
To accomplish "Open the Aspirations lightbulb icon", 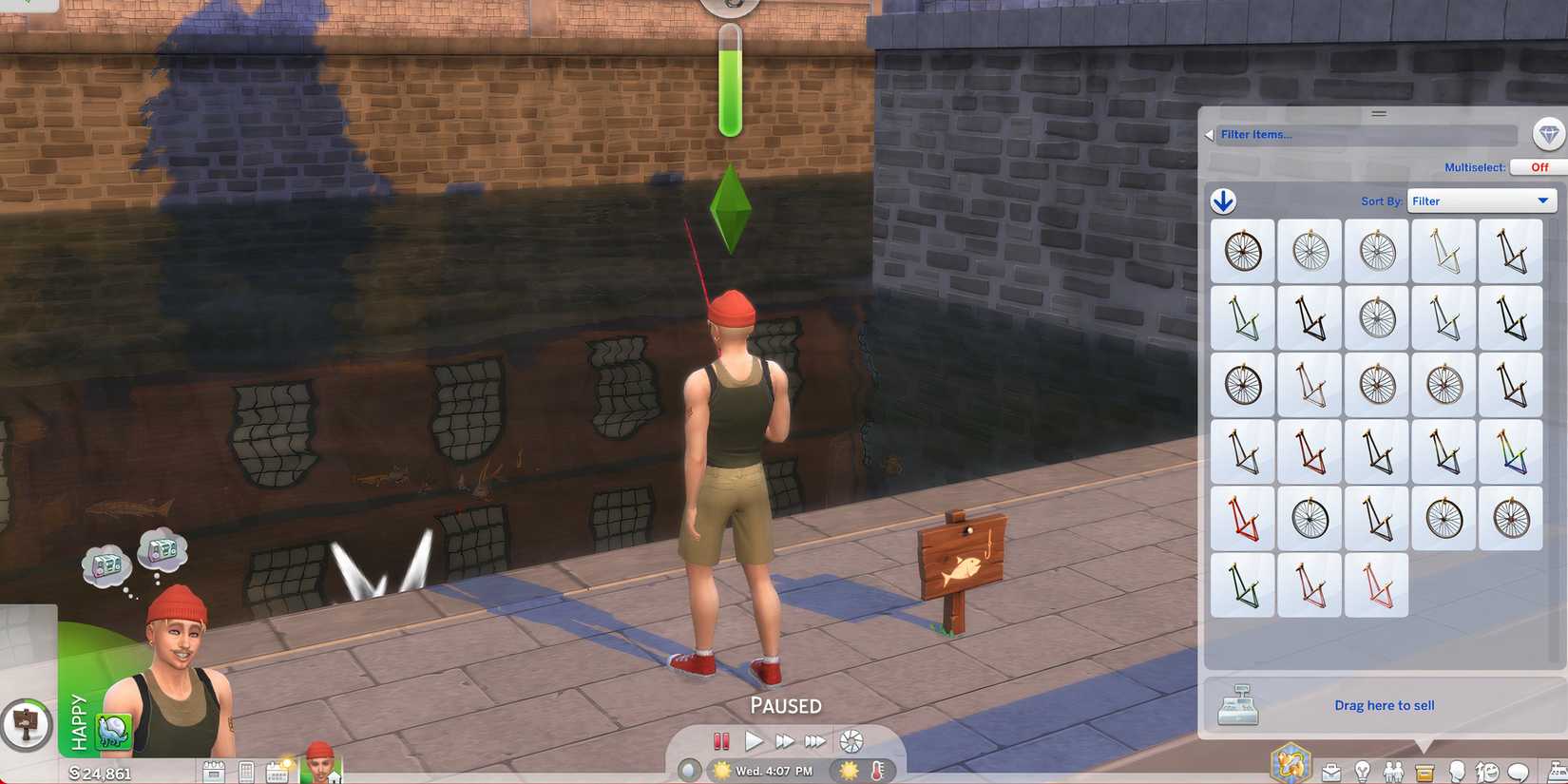I will pyautogui.click(x=1361, y=770).
